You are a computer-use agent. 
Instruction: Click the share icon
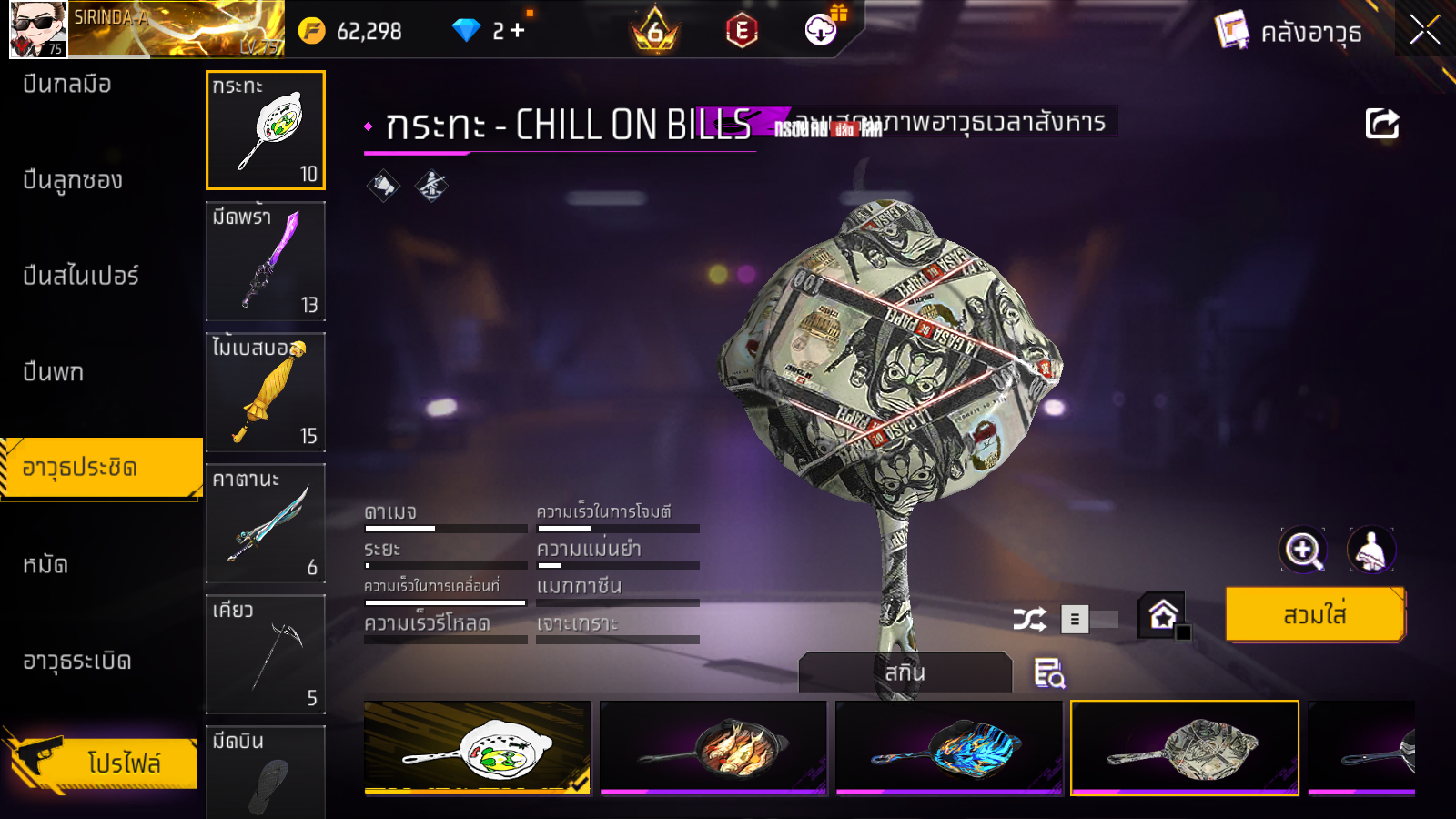[x=1381, y=124]
